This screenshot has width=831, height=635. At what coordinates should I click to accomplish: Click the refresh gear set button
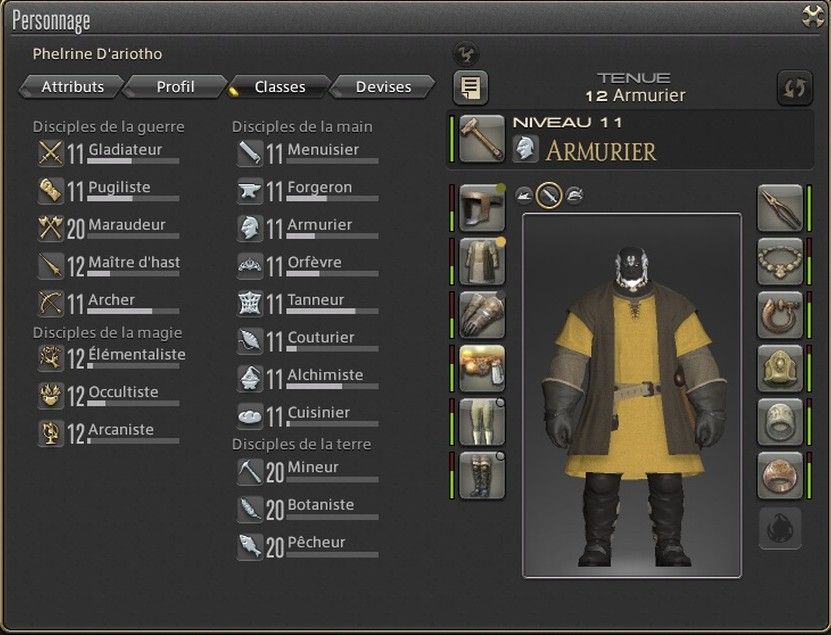pos(794,88)
